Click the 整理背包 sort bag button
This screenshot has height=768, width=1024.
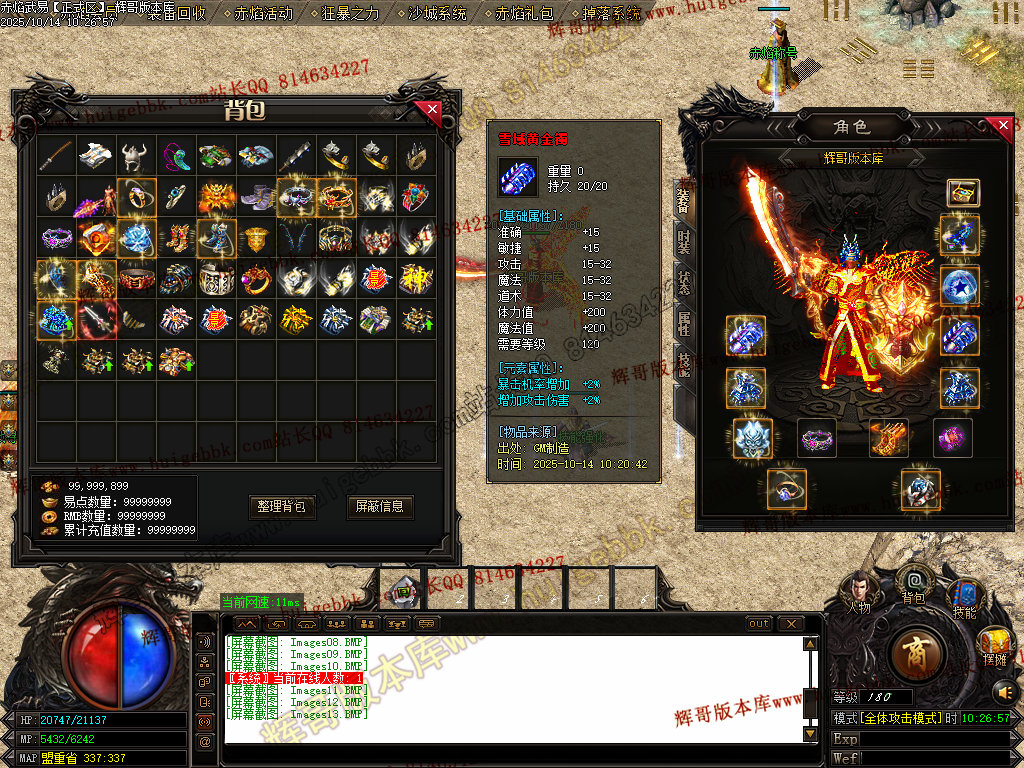click(x=282, y=507)
